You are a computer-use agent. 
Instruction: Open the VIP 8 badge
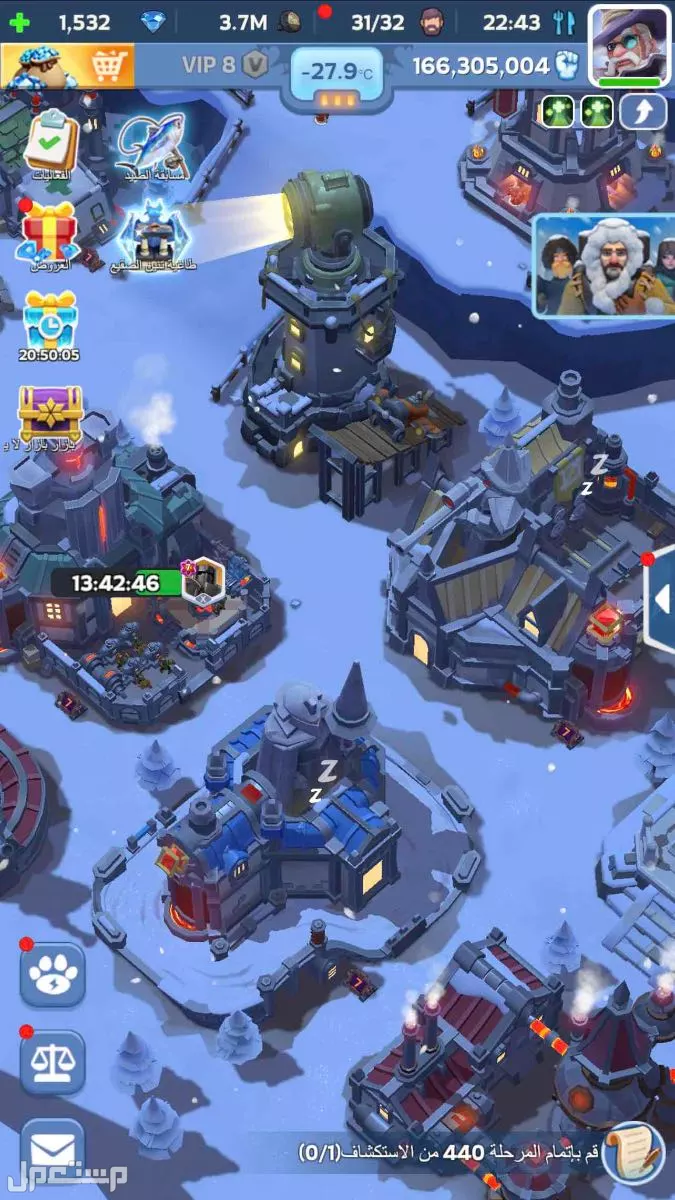pos(225,66)
